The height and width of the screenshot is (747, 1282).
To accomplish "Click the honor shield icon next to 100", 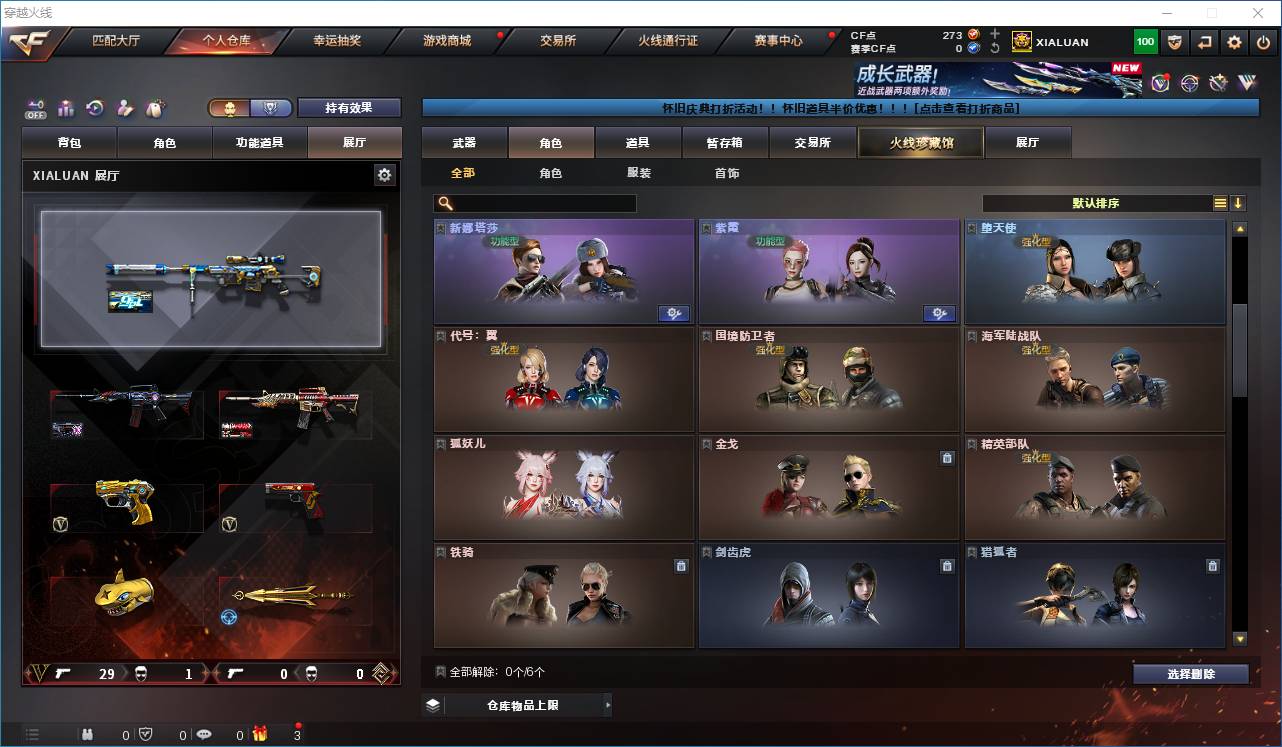I will click(x=1175, y=41).
